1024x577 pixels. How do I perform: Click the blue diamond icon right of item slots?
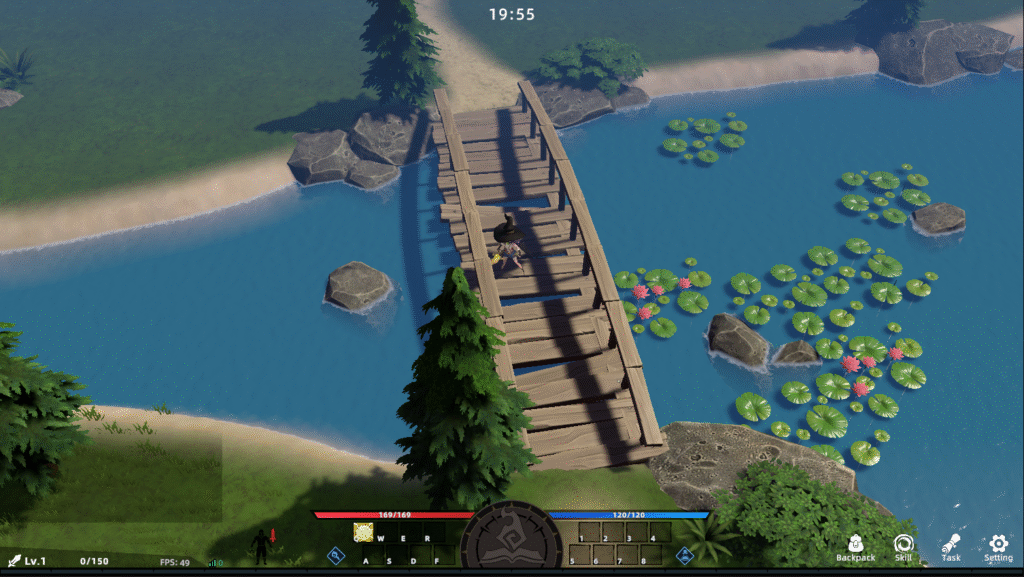point(686,554)
